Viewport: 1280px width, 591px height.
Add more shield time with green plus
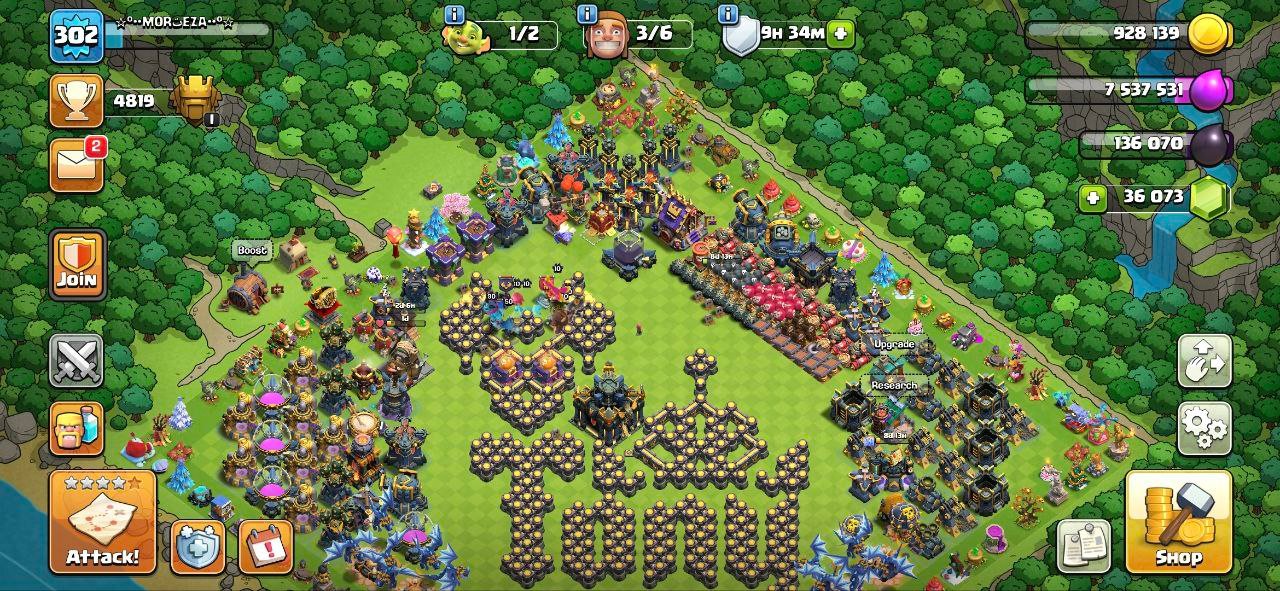[x=841, y=33]
